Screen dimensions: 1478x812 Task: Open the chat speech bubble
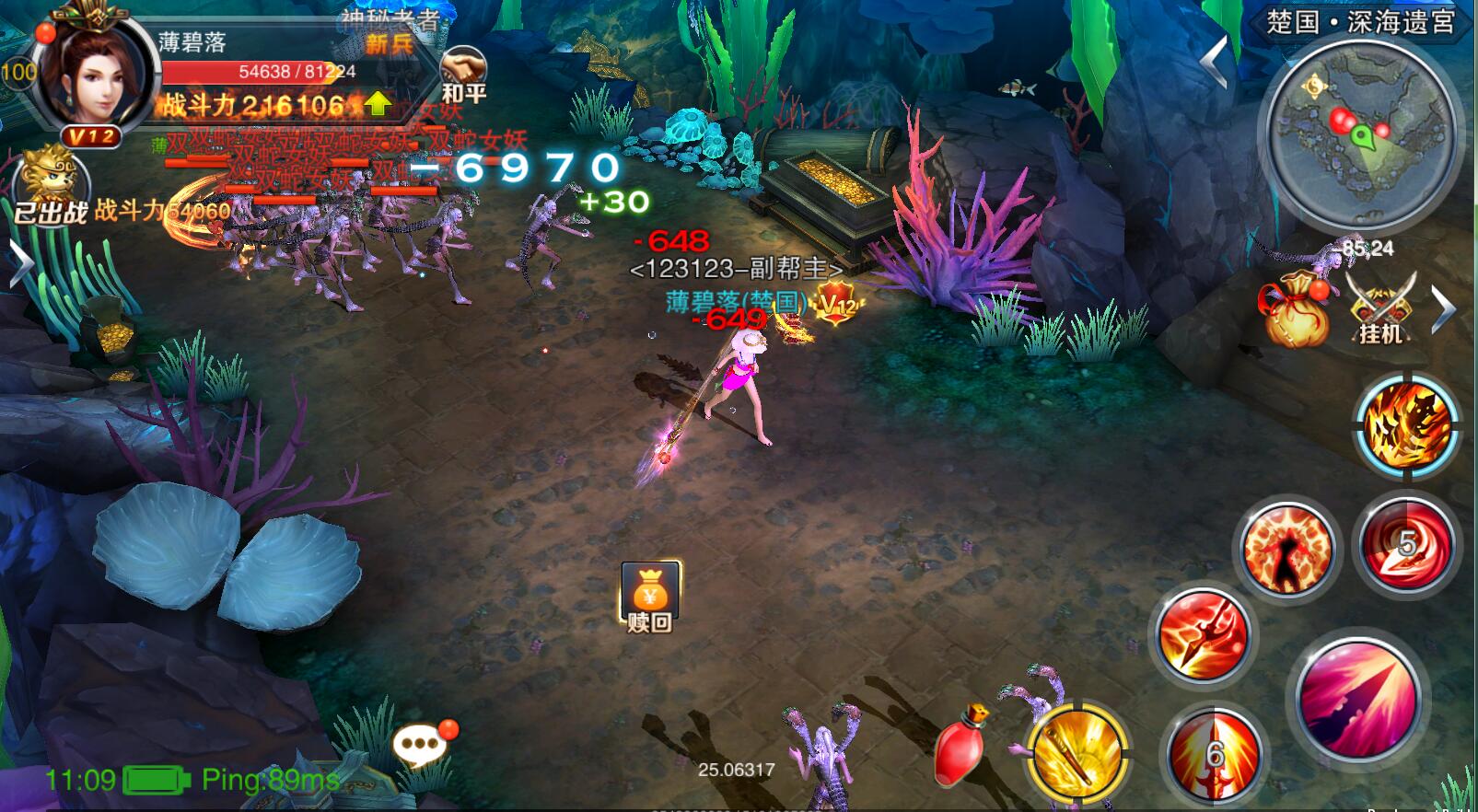click(423, 744)
